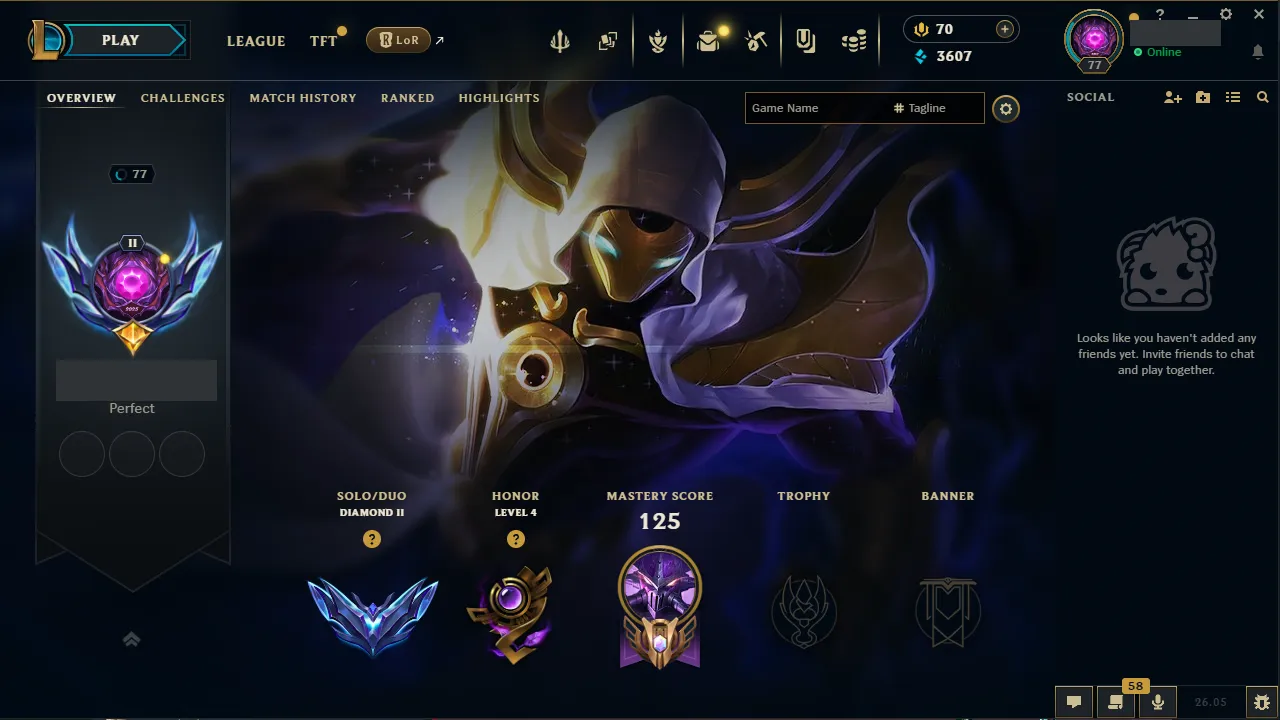Image resolution: width=1280 pixels, height=720 pixels.
Task: Open the Challenges tab
Action: (x=182, y=97)
